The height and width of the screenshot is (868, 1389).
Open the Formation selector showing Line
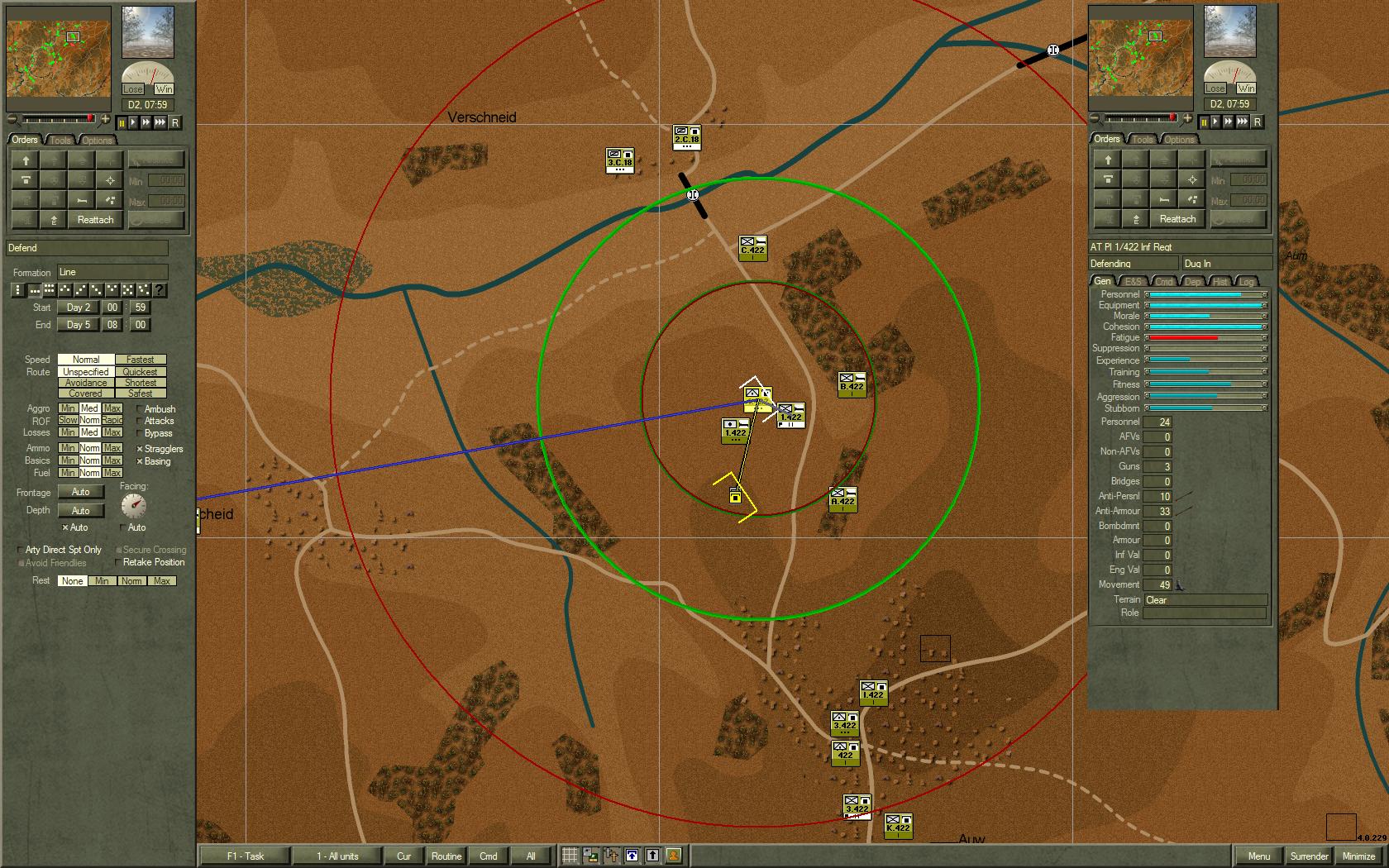pos(112,271)
